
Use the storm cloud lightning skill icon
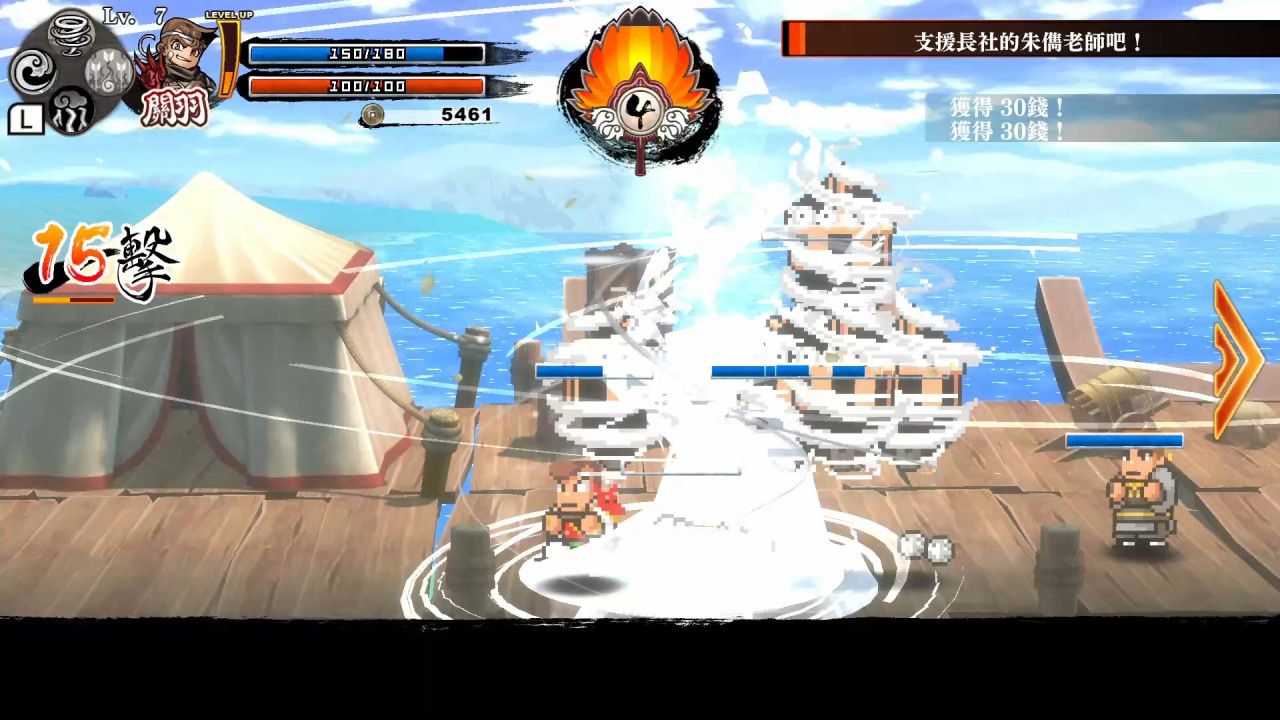pyautogui.click(x=69, y=112)
